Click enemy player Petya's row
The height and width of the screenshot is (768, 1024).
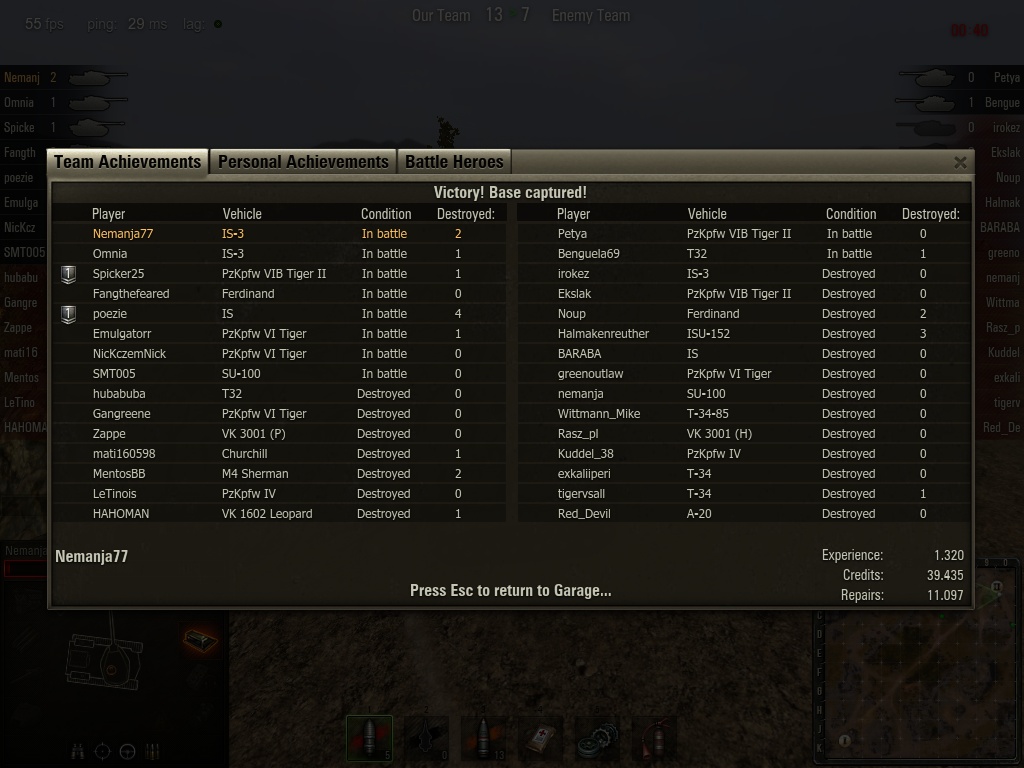[572, 234]
